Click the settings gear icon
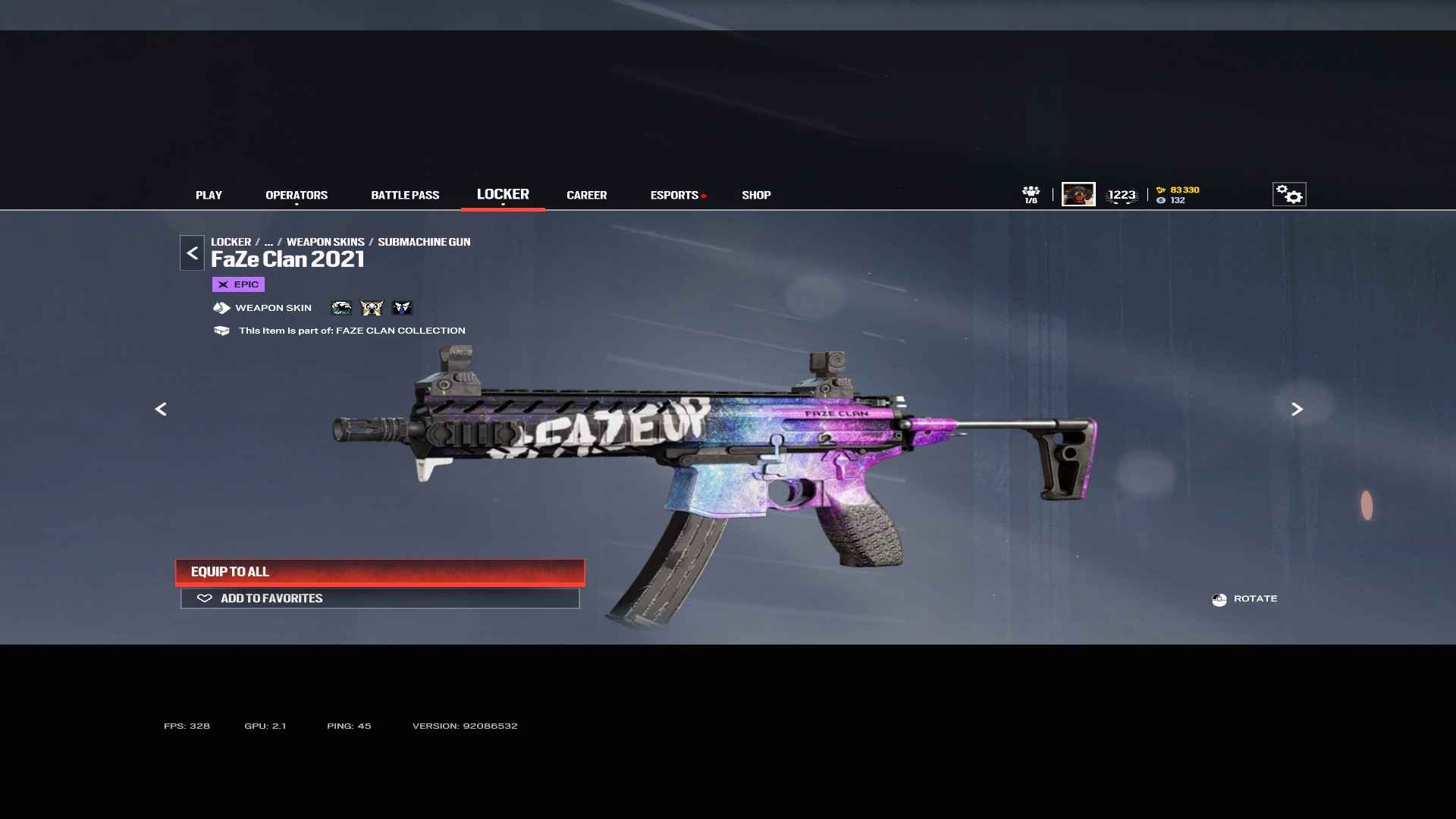1456x819 pixels. point(1289,194)
